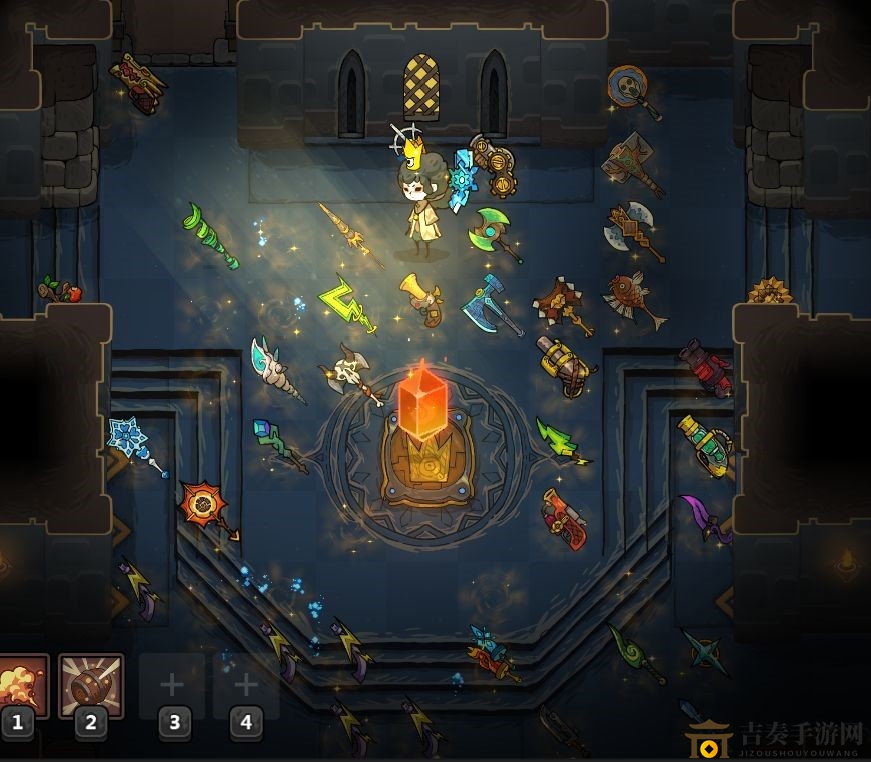Screen dimensions: 871x762
Task: Select the empty skill slot numbered 3
Action: click(x=172, y=686)
